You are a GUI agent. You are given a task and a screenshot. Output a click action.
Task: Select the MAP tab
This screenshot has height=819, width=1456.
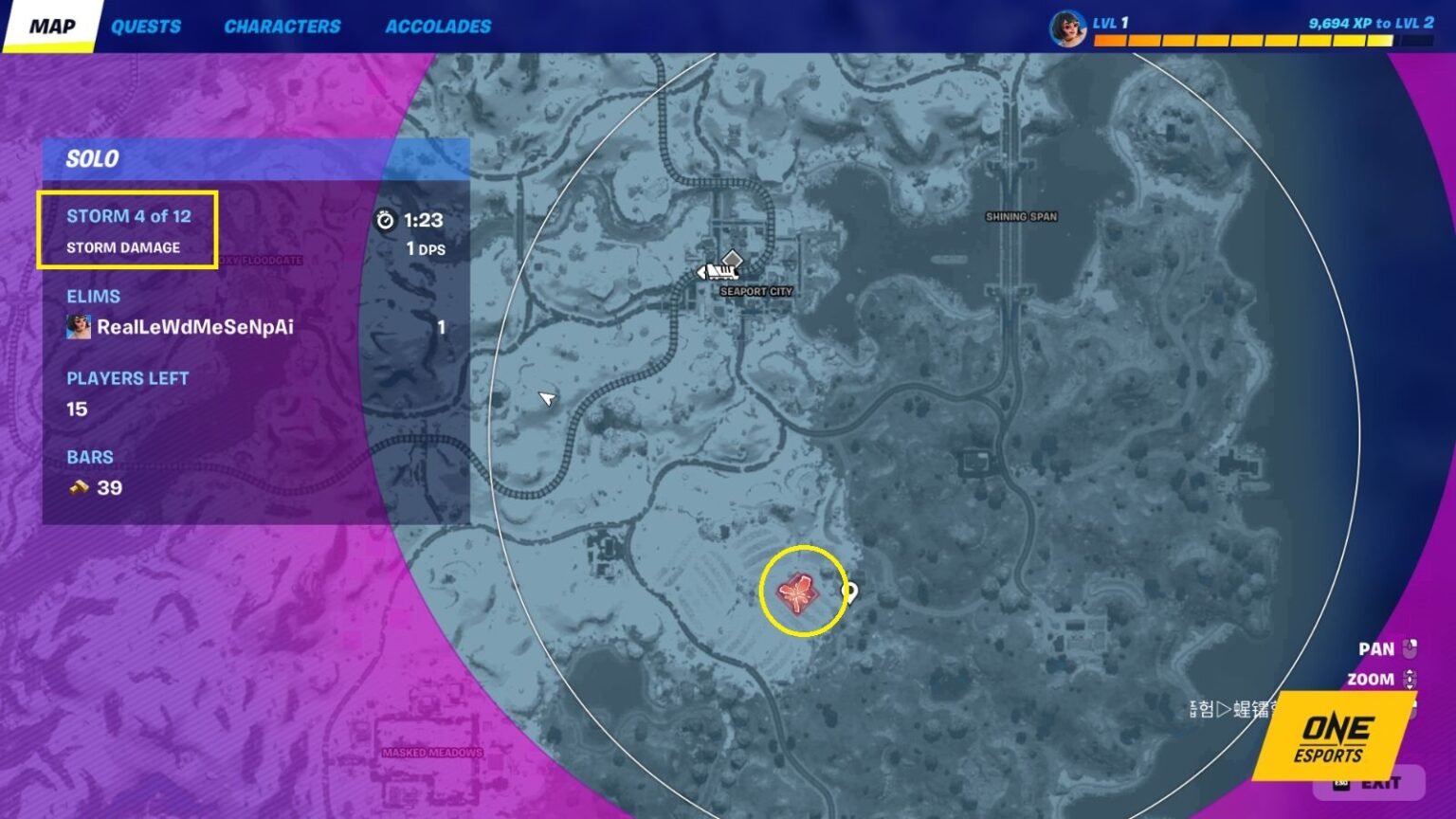52,26
